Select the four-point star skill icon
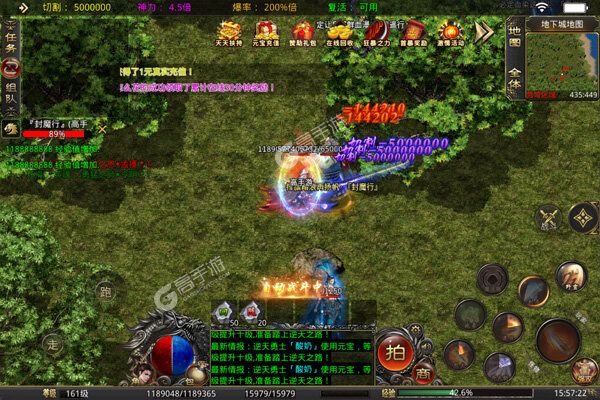 click(582, 218)
